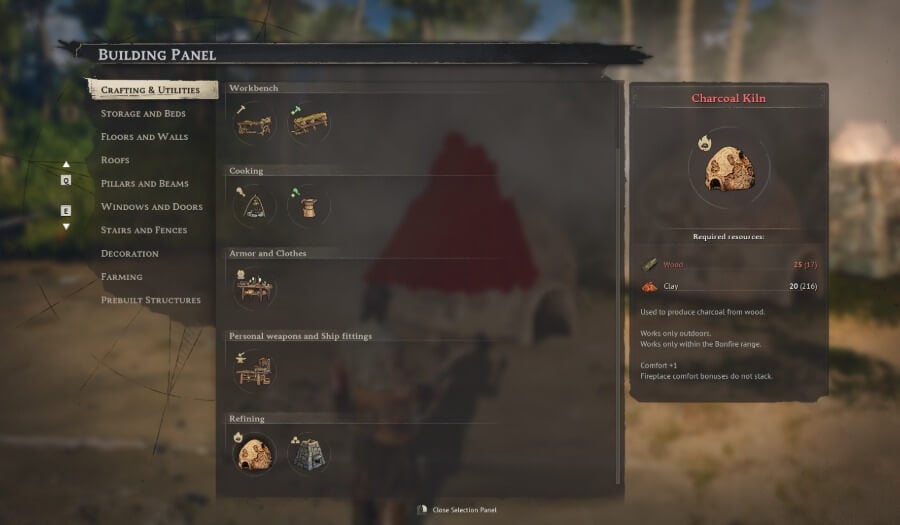Select the stone furnace icon in Refining

coord(308,454)
